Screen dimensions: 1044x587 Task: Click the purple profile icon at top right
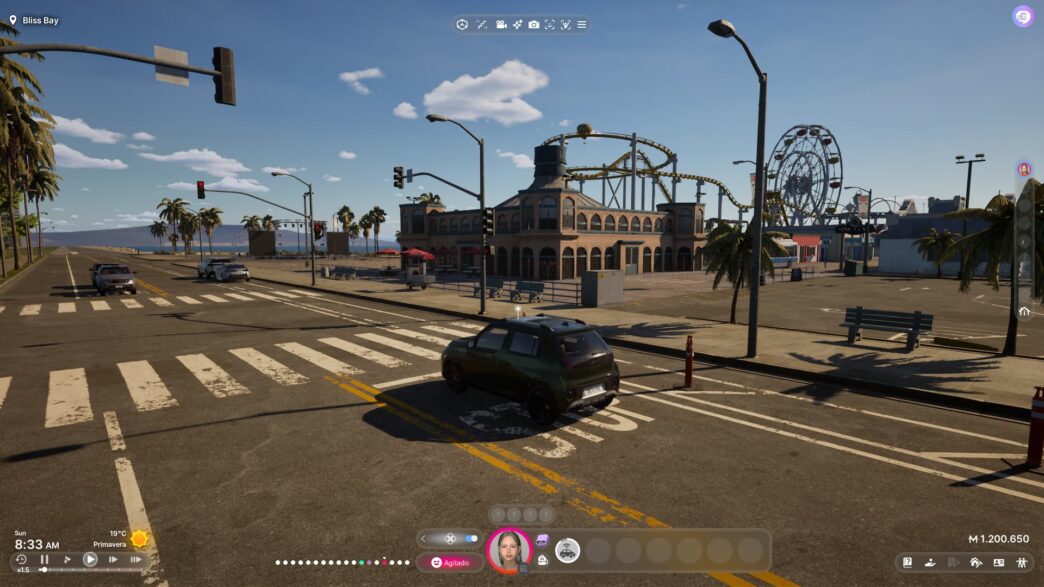click(x=1022, y=16)
